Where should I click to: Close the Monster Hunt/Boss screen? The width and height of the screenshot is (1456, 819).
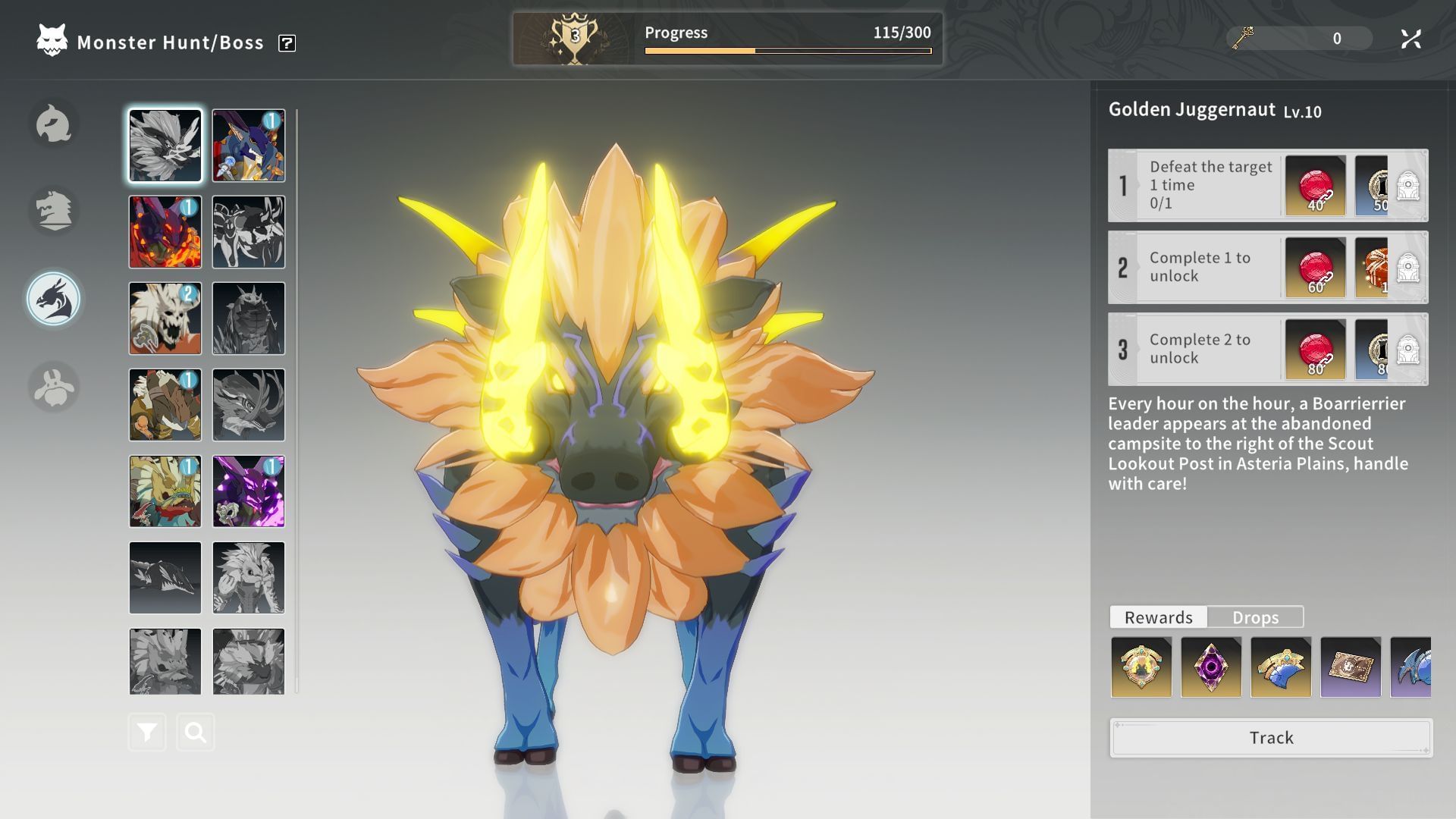coord(1410,39)
